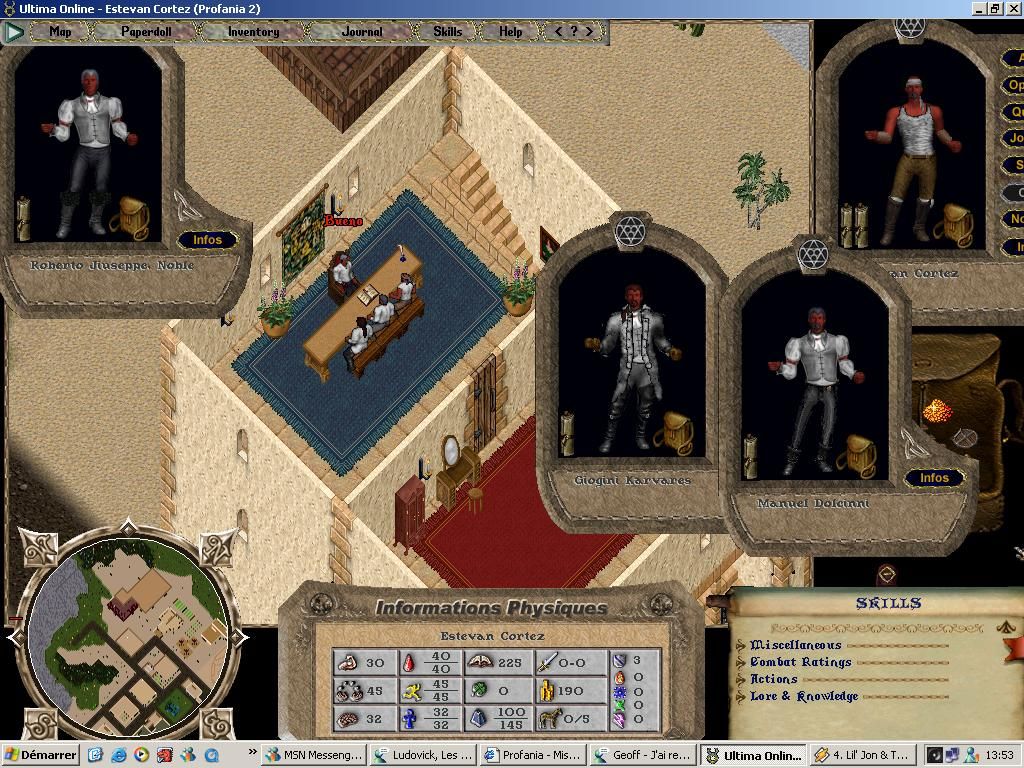Click Infos button on Roberto's paperdoll

[x=207, y=240]
